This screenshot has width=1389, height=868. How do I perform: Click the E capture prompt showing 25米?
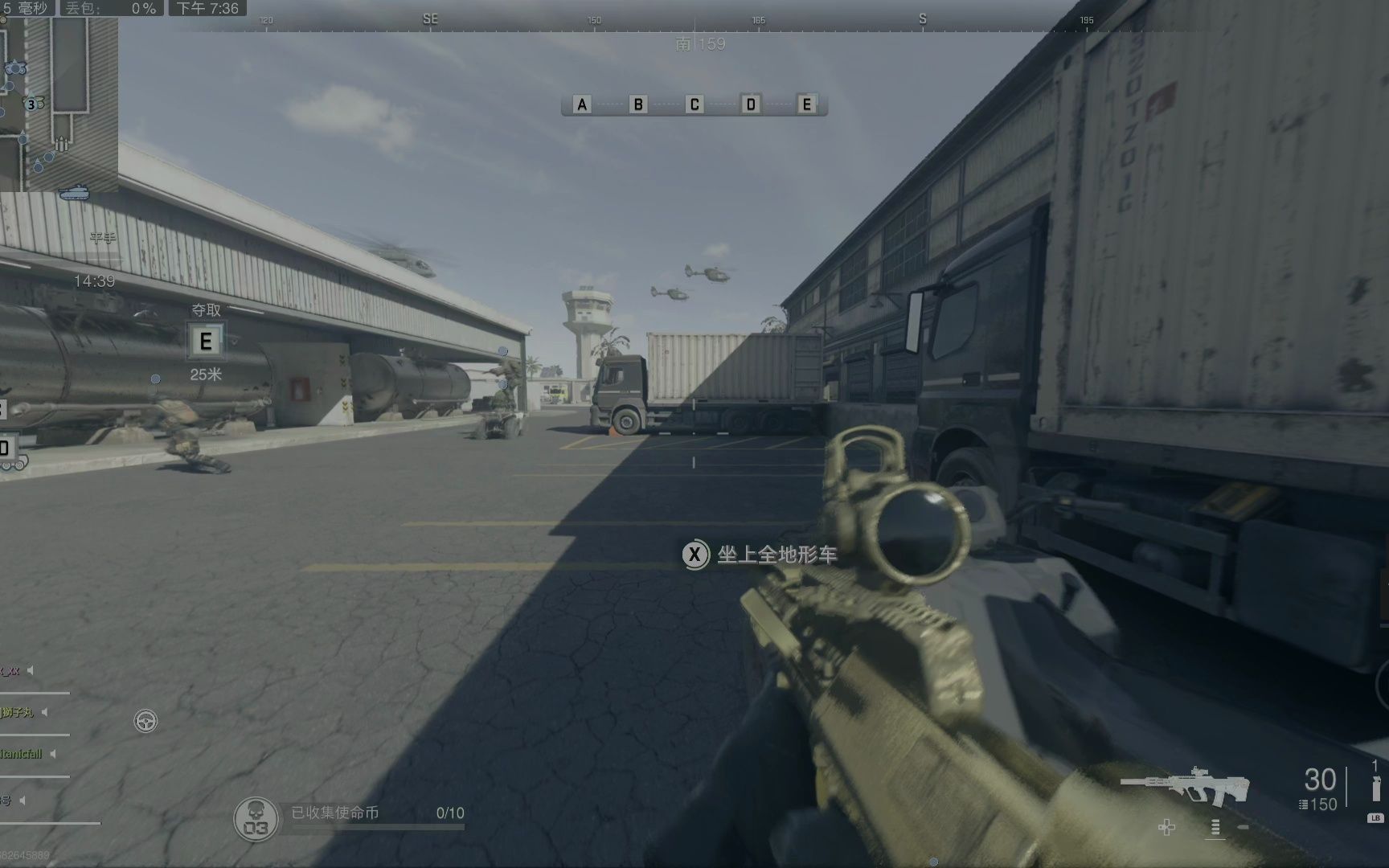coord(206,341)
